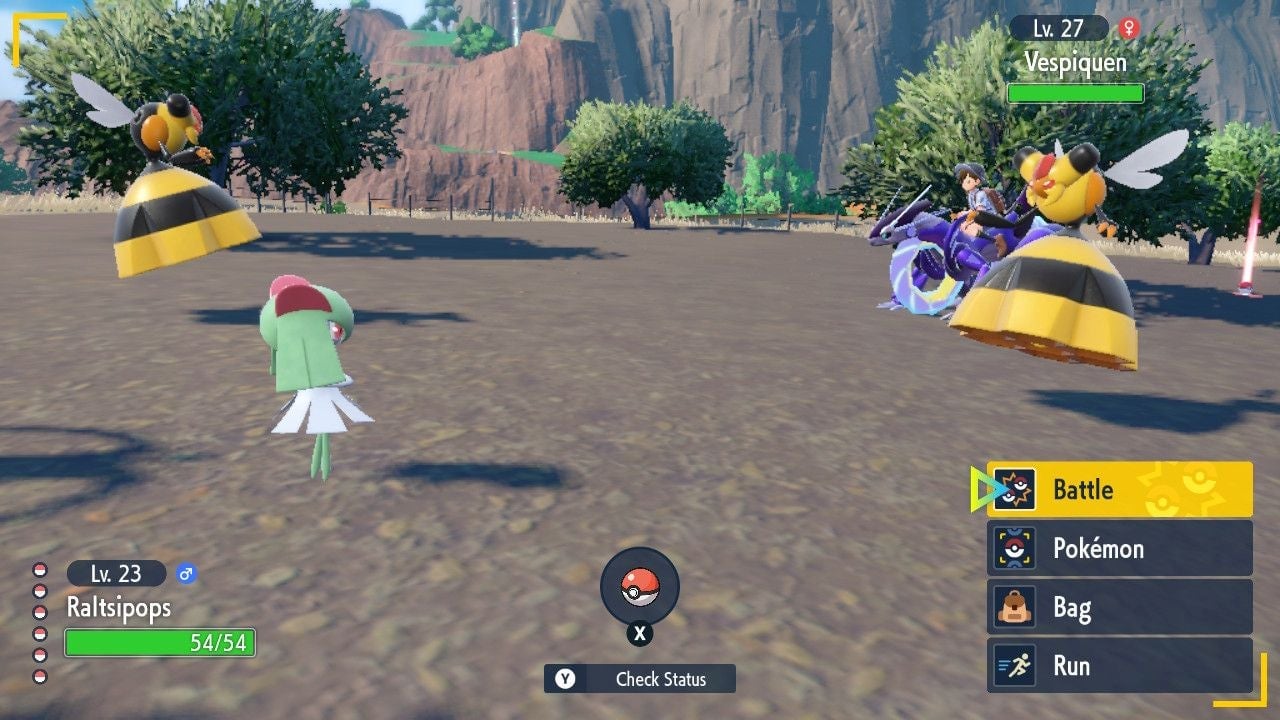Image resolution: width=1280 pixels, height=720 pixels.
Task: Click Vespiquen's HP bar
Action: [1075, 93]
